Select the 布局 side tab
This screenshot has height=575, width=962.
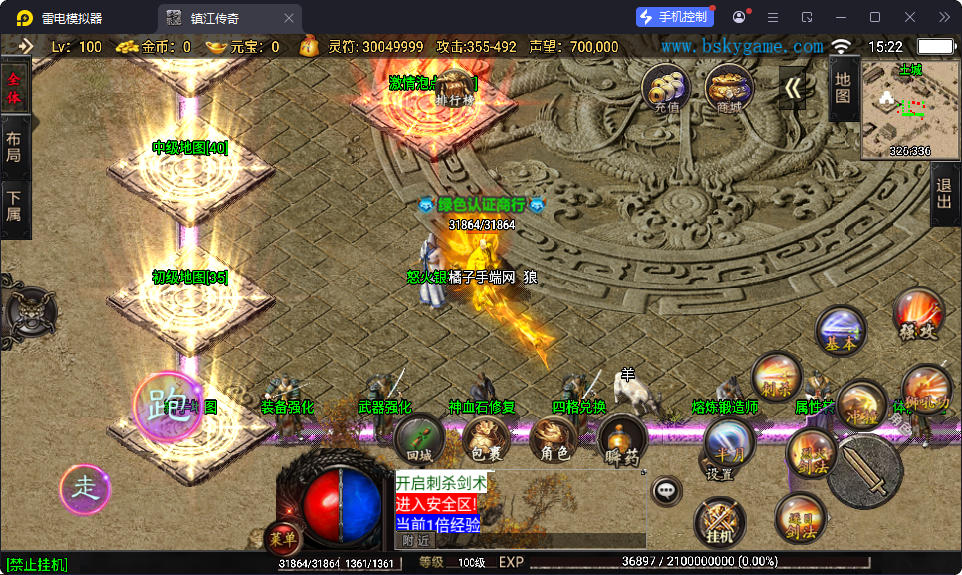click(x=14, y=148)
